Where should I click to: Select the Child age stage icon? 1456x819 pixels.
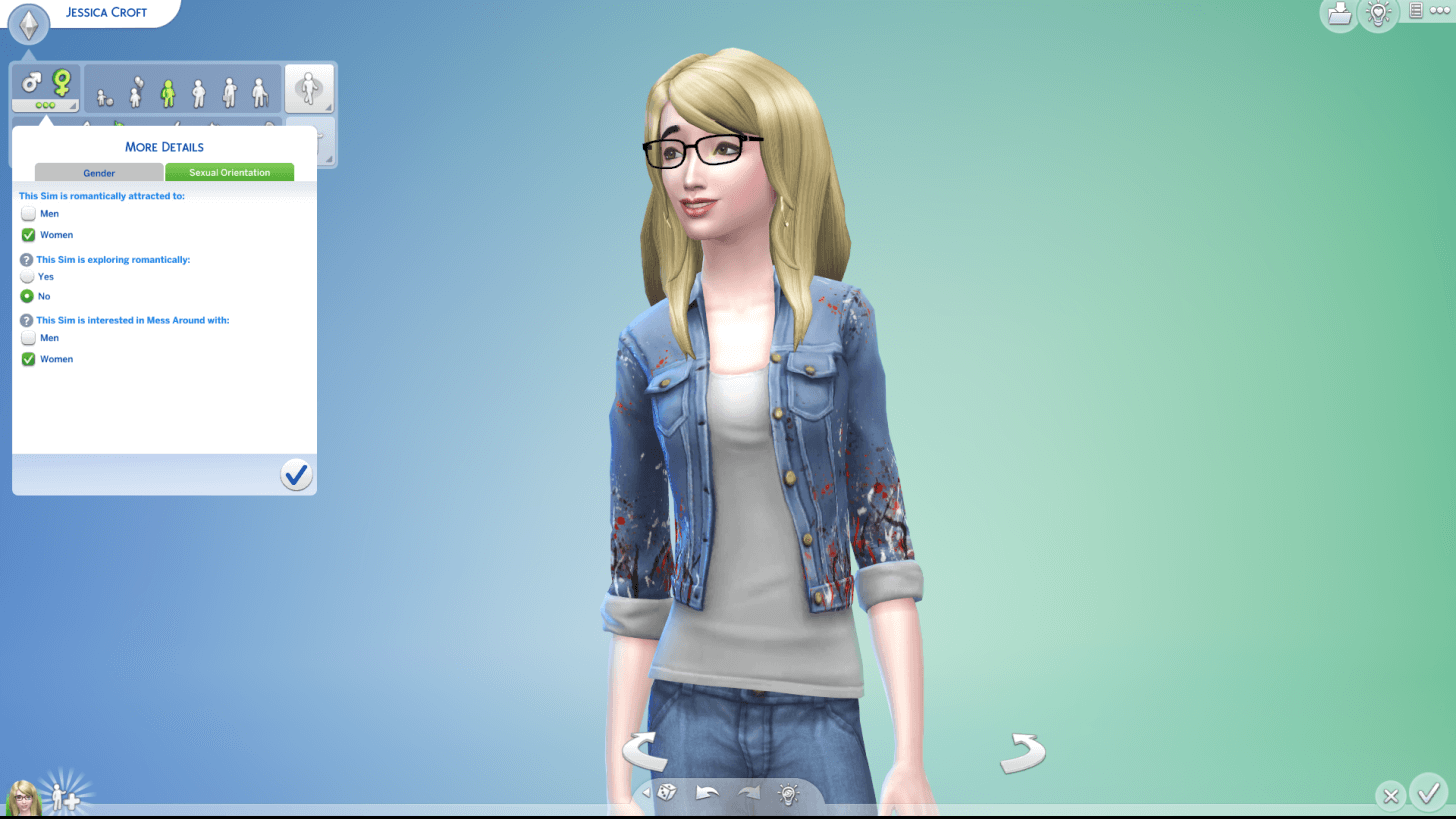133,93
